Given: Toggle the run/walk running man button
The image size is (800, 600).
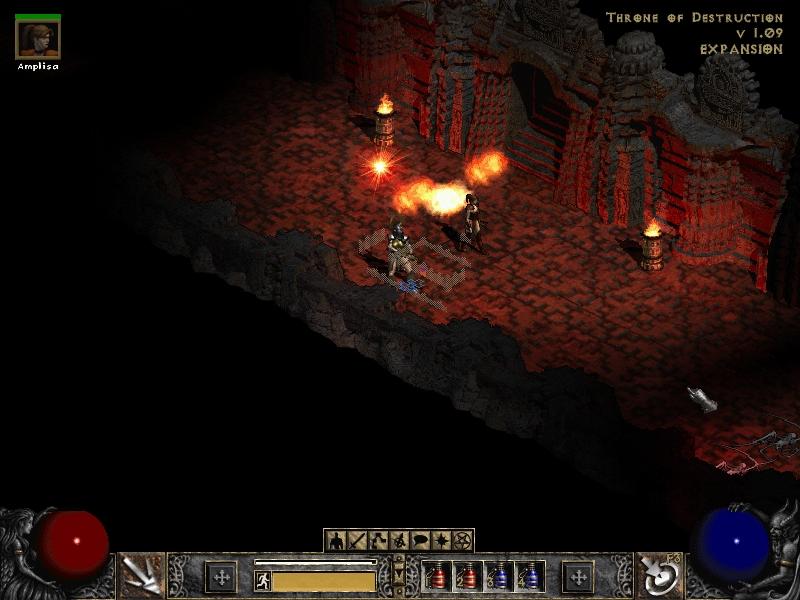Looking at the screenshot, I should pyautogui.click(x=263, y=580).
